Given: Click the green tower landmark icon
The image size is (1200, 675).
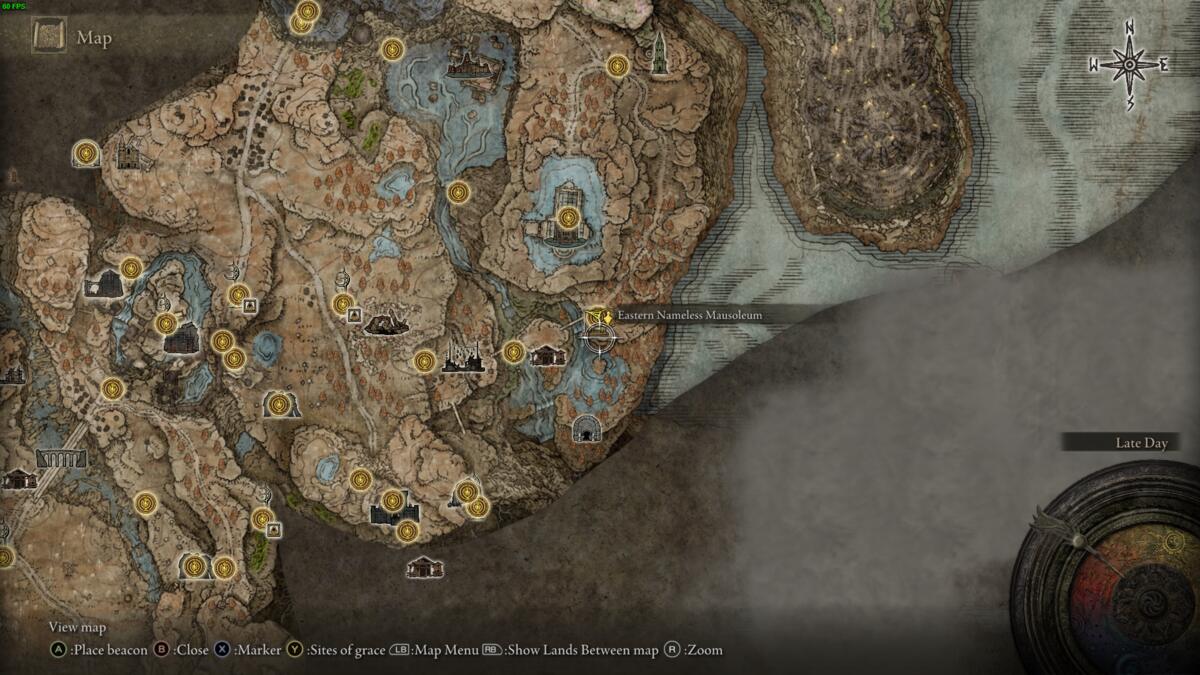Looking at the screenshot, I should 659,53.
